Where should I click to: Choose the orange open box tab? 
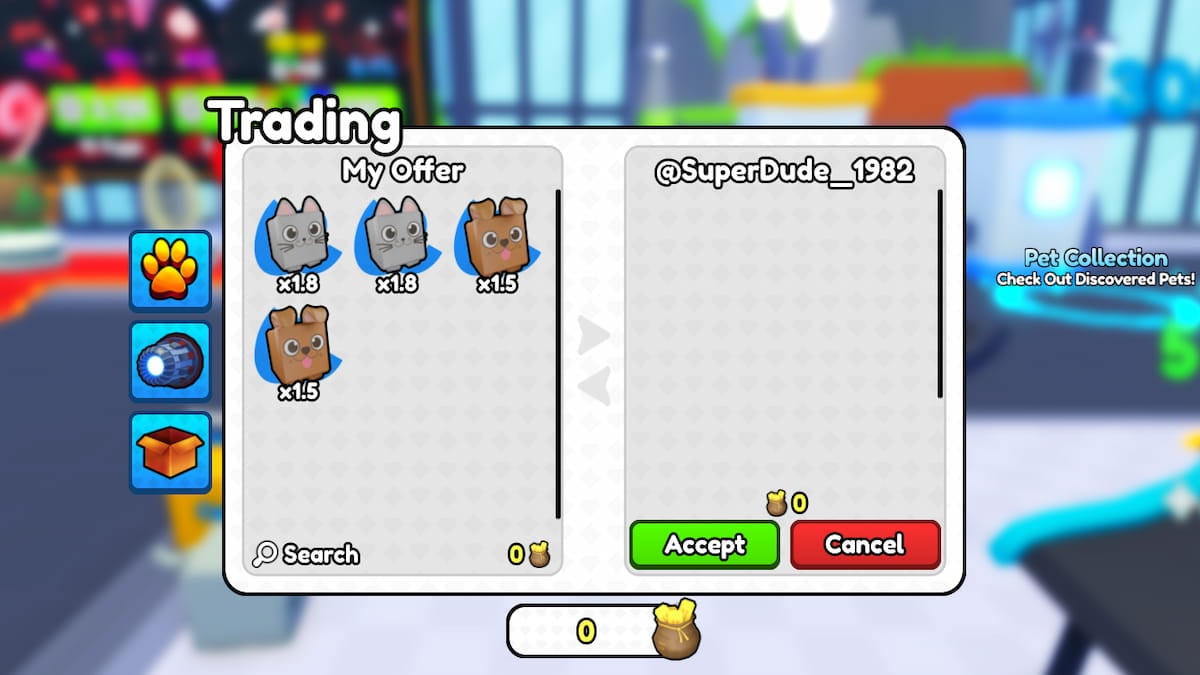170,452
